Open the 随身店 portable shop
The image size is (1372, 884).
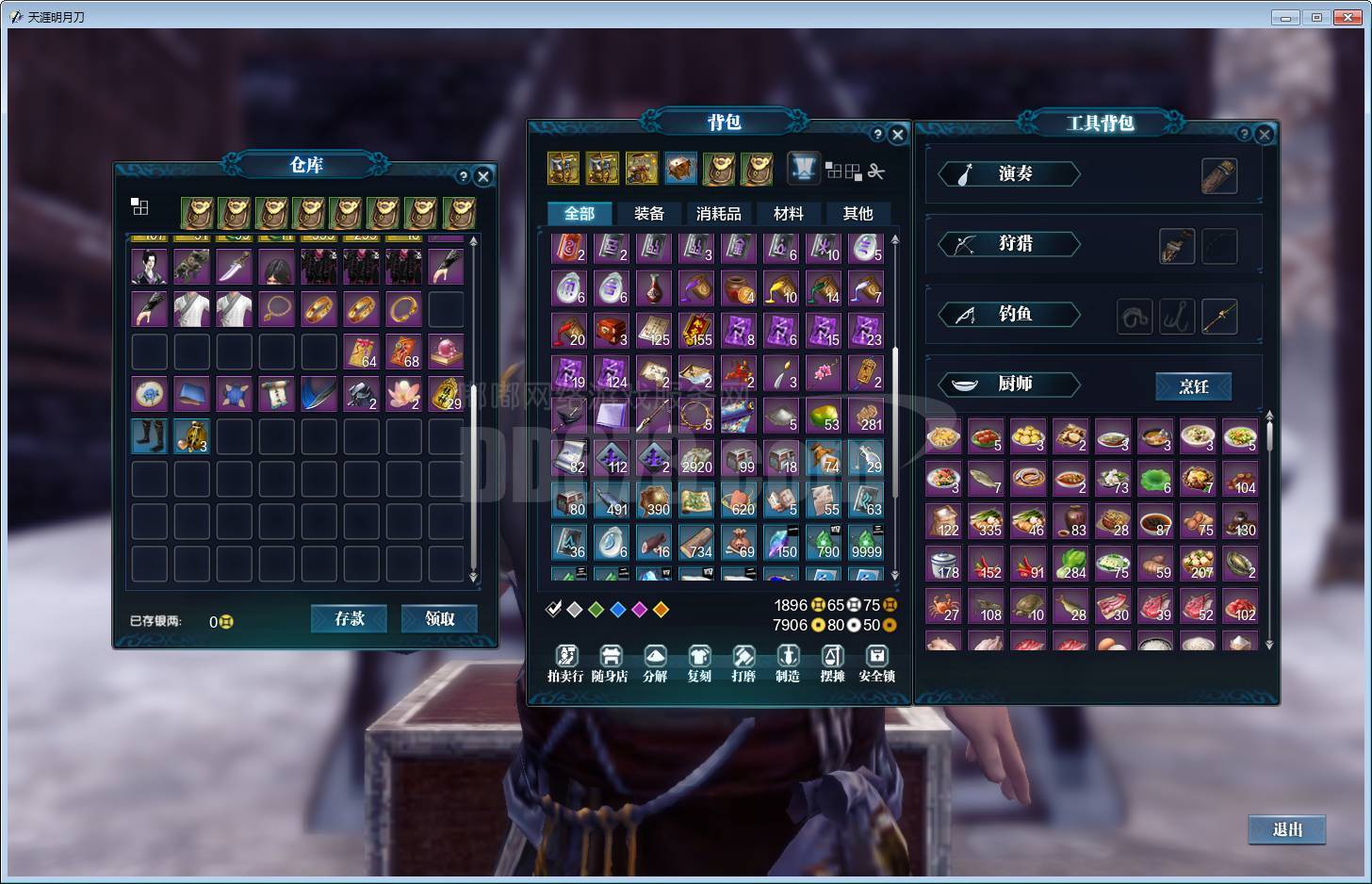tap(610, 663)
